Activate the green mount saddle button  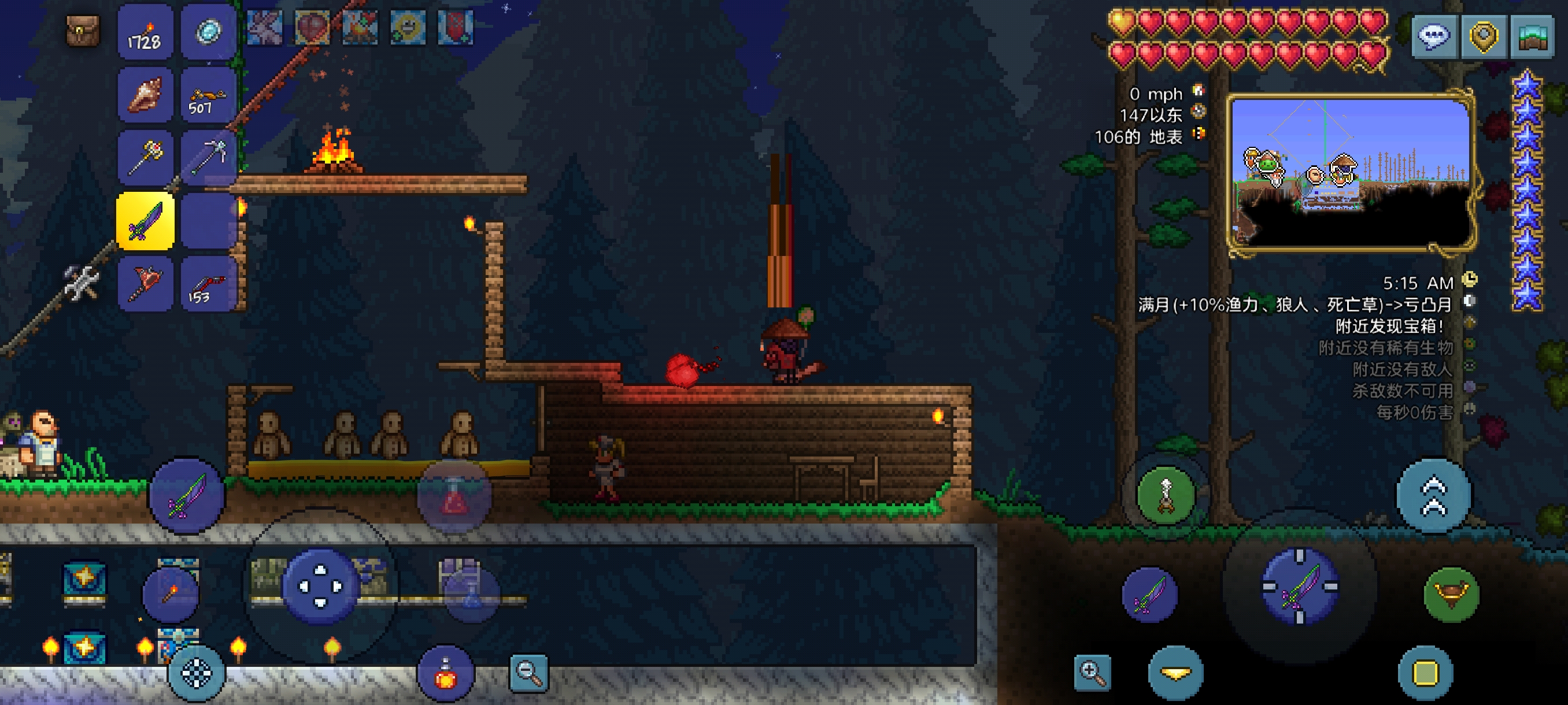click(x=1451, y=594)
